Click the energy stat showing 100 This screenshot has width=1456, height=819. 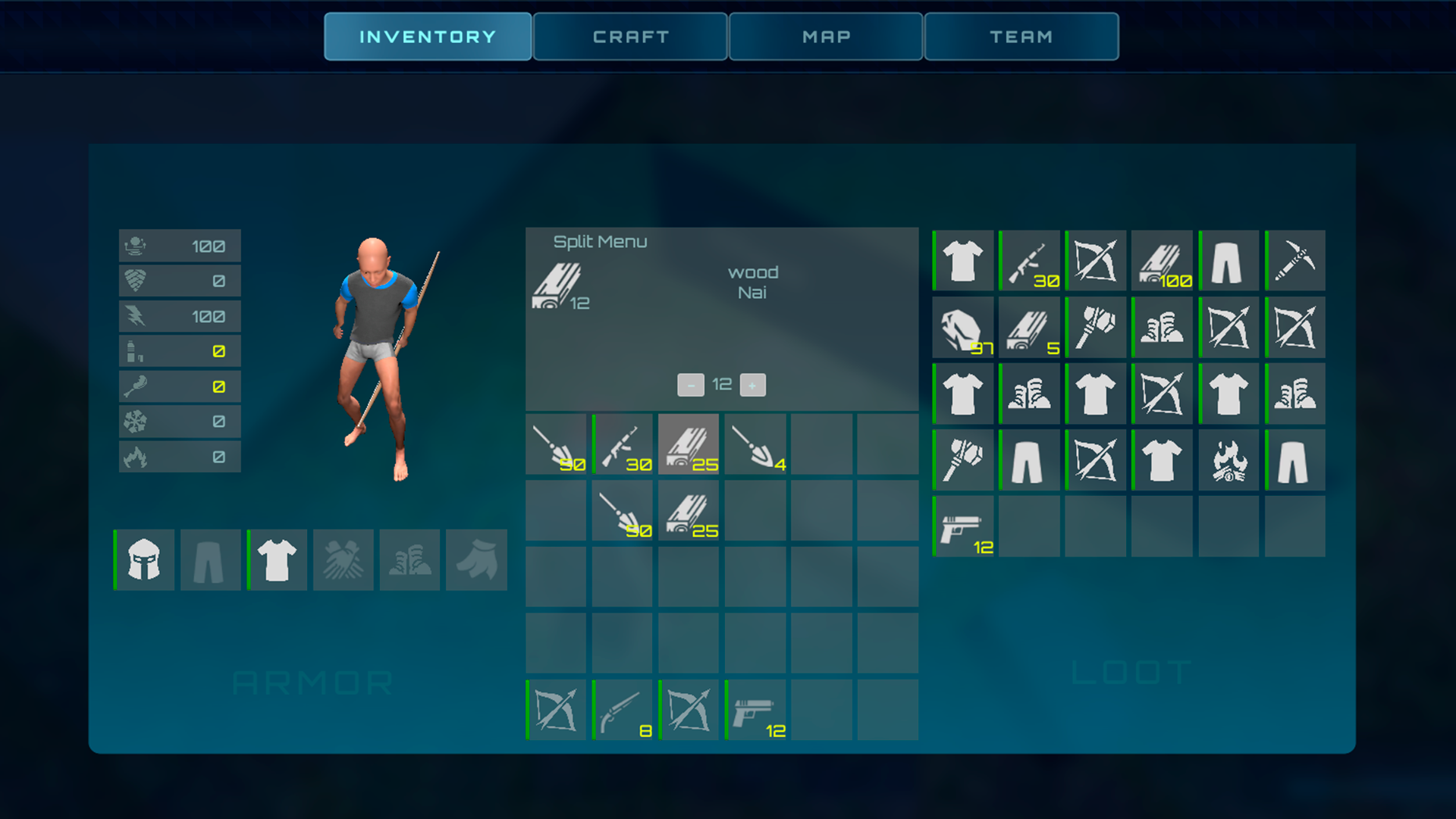pos(179,315)
